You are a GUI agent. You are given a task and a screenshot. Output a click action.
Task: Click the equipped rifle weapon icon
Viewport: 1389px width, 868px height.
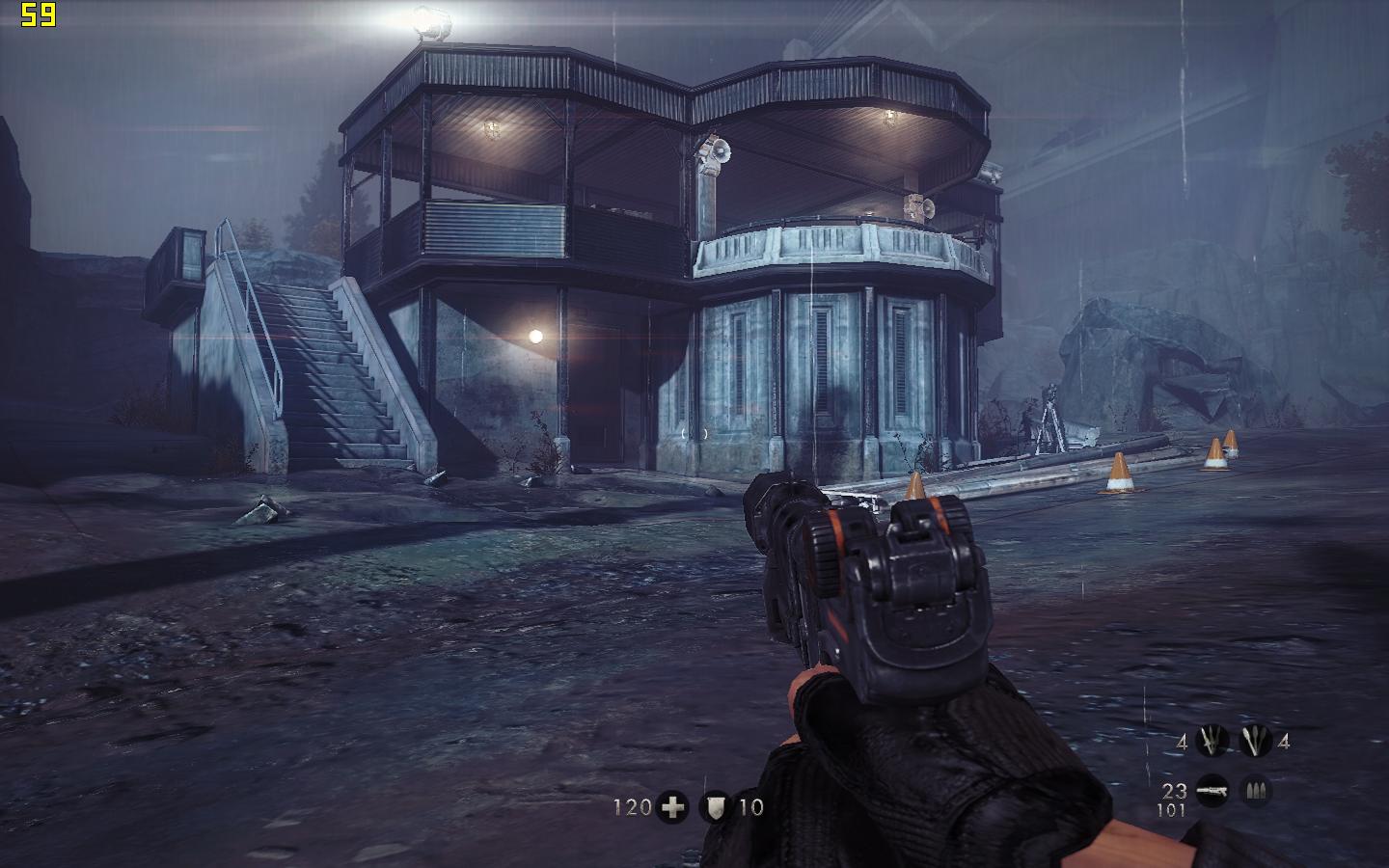(1212, 792)
